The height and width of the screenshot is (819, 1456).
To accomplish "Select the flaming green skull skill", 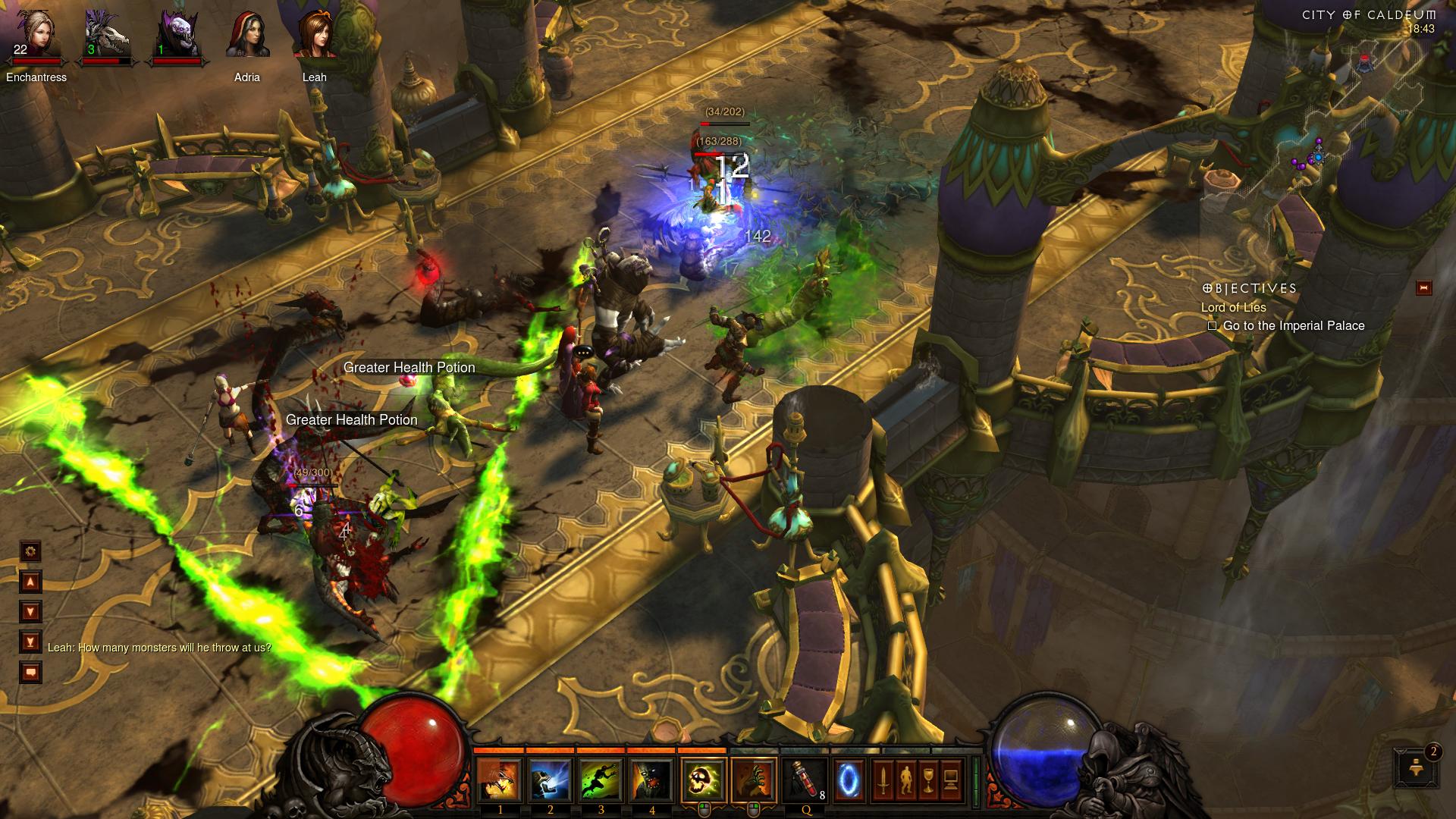I will (703, 780).
